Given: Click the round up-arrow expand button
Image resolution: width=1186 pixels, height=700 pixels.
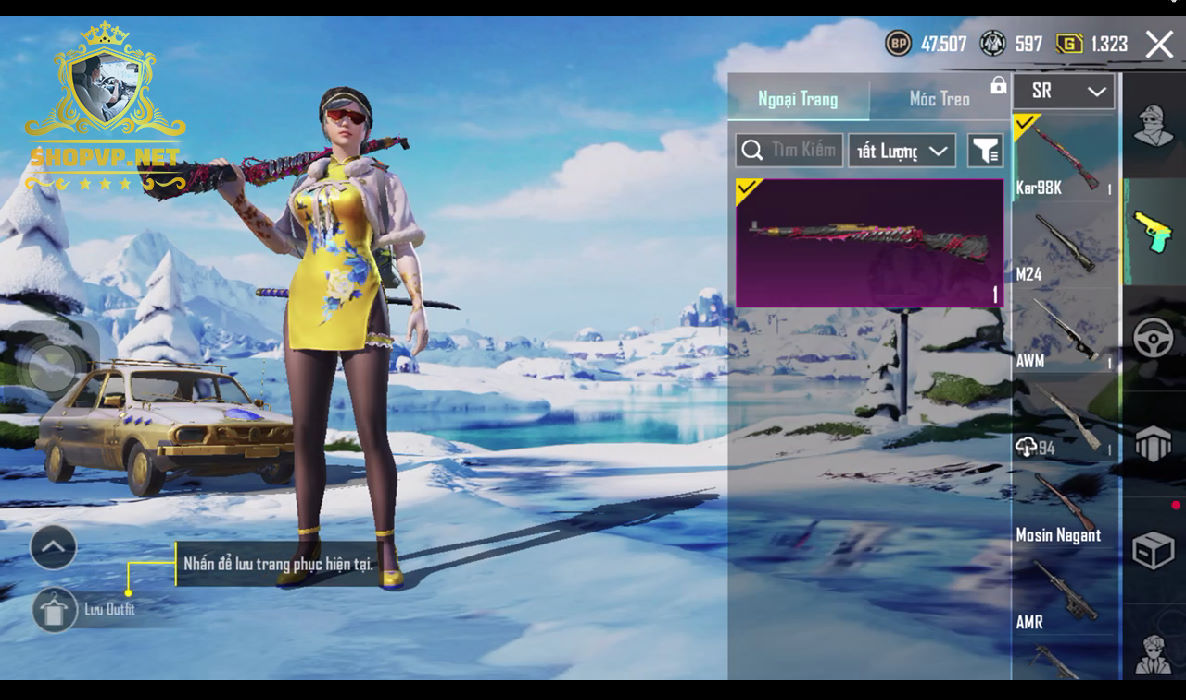Looking at the screenshot, I should pos(54,547).
